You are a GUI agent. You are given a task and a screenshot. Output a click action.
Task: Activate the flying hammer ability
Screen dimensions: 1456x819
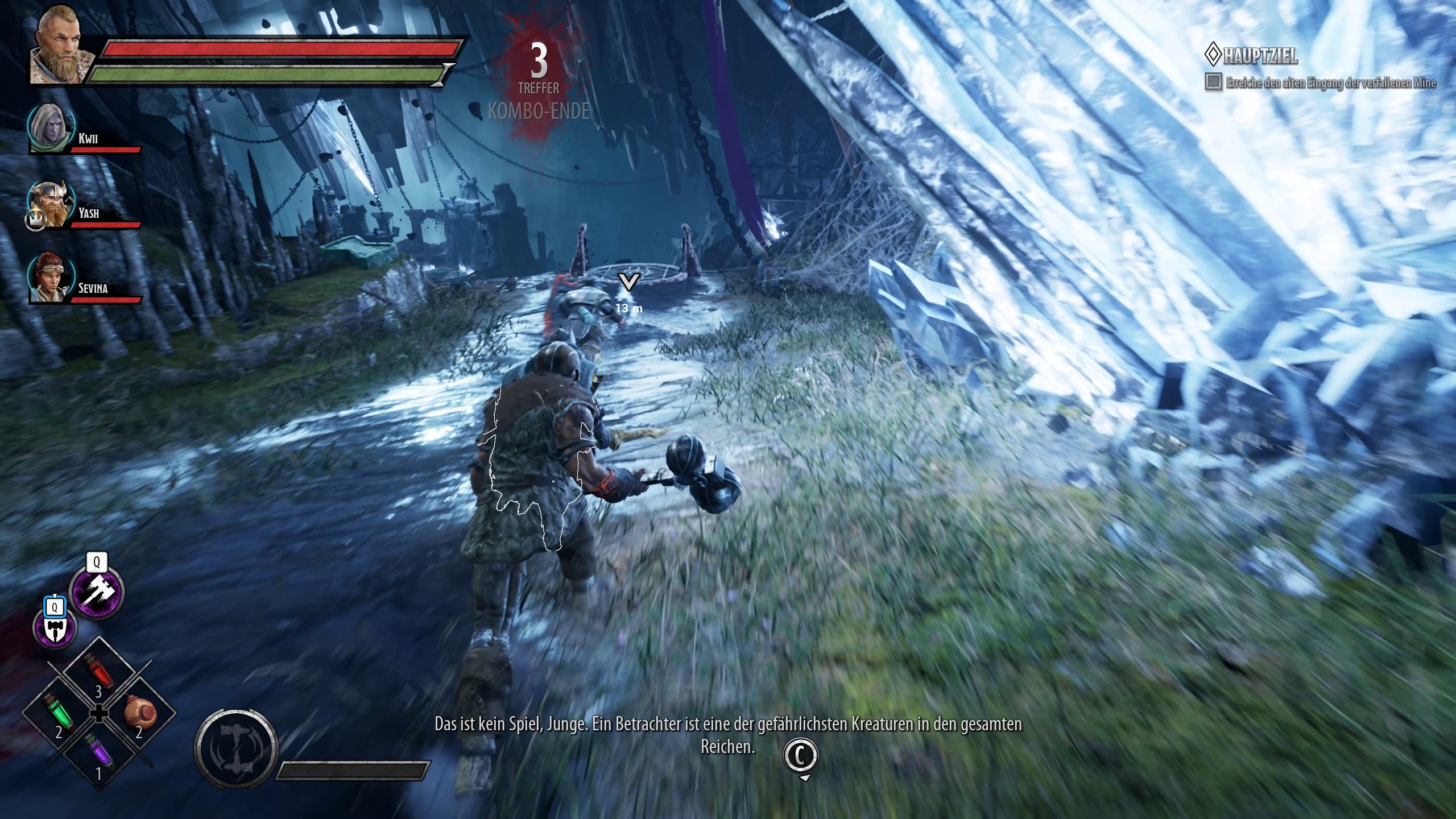click(97, 592)
